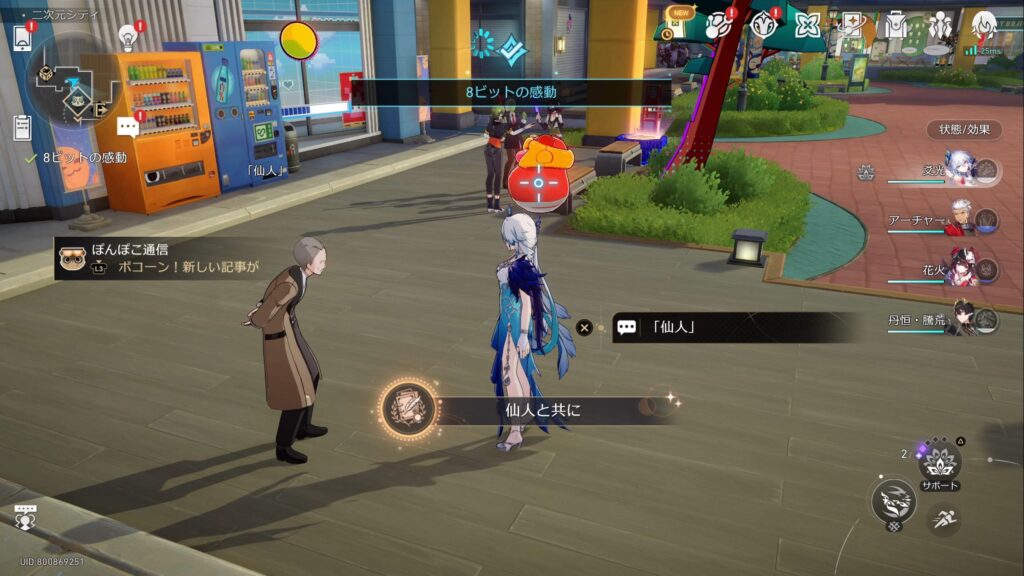The height and width of the screenshot is (576, 1024).
Task: Open the backpack inventory icon
Action: pos(896,25)
